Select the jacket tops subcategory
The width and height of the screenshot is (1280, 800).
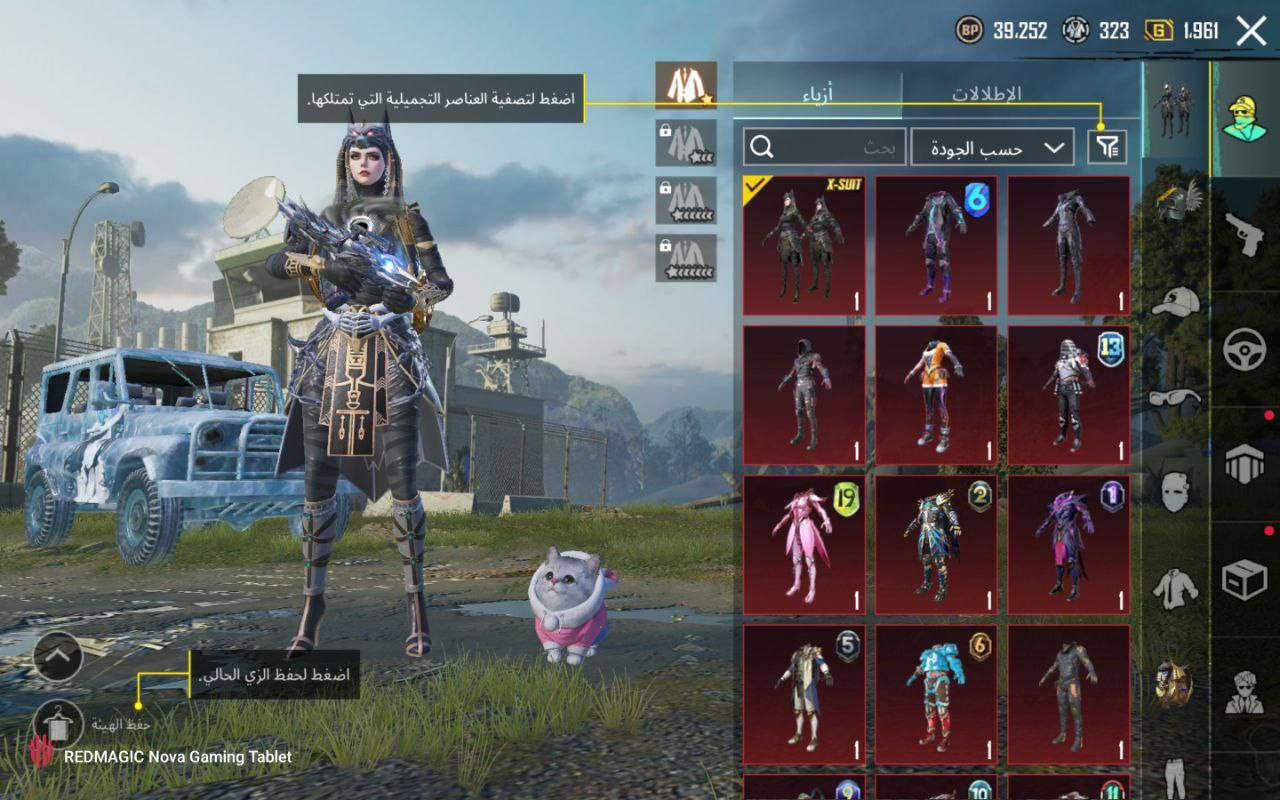pos(1175,588)
